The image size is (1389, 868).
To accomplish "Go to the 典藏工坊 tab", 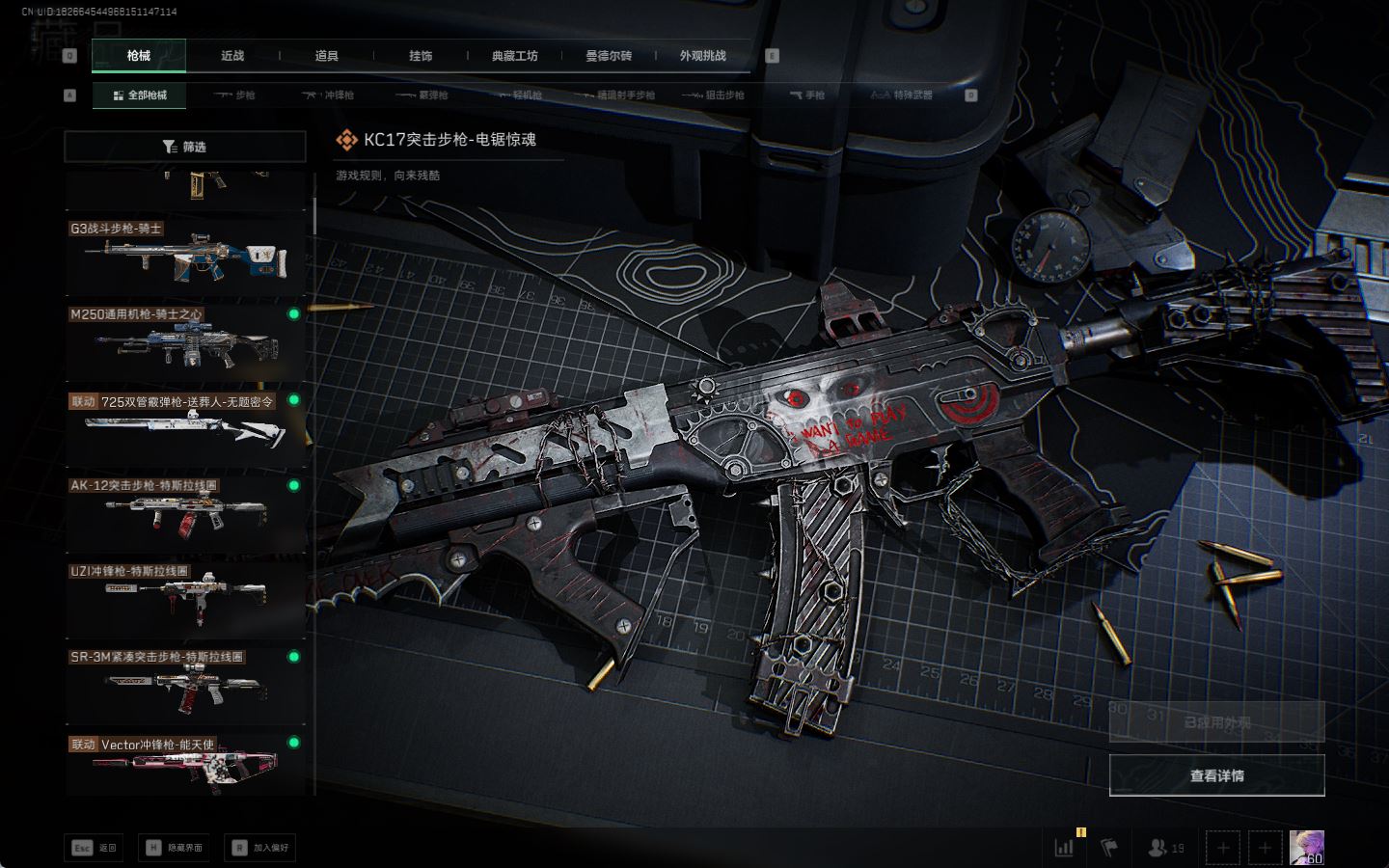I will (514, 56).
